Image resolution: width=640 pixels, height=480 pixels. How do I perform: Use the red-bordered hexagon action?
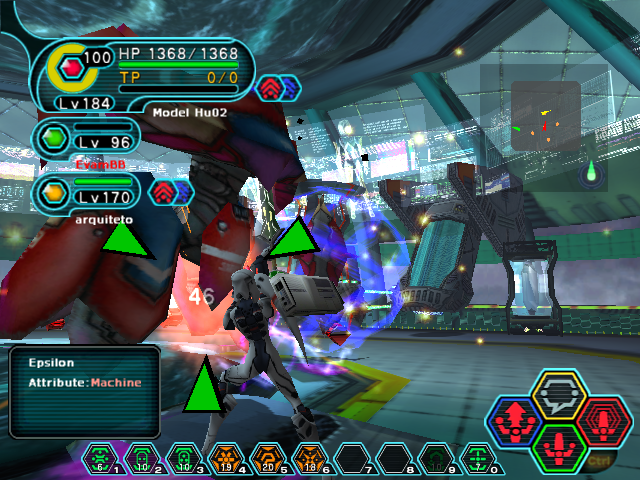[x=602, y=420]
